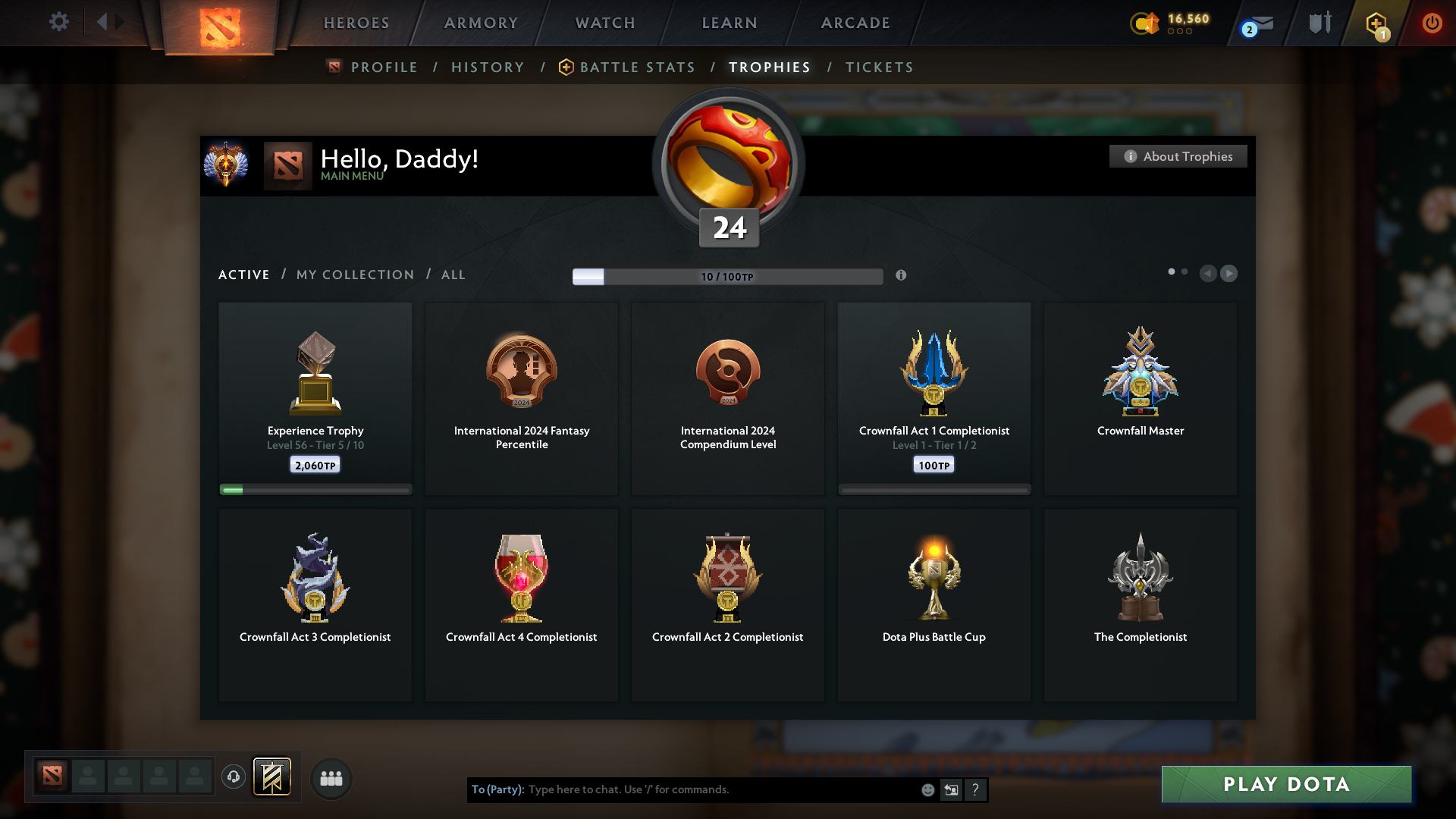
Task: Switch to MY COLLECTION trophy filter
Action: pos(354,275)
